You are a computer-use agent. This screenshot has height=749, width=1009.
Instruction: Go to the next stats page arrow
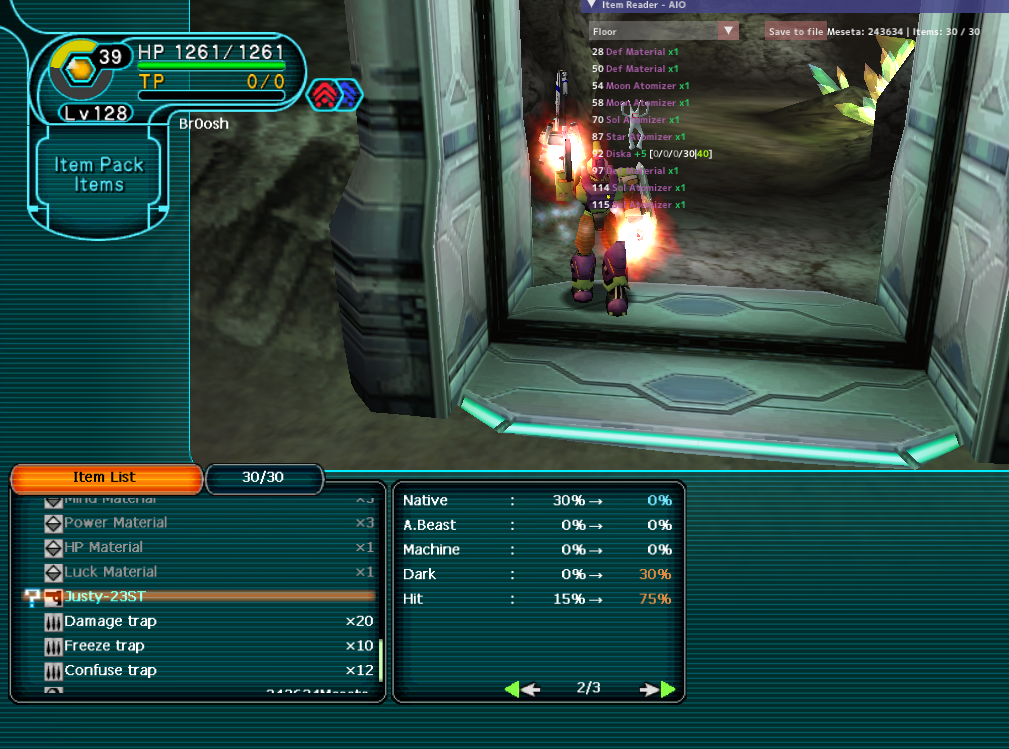click(x=658, y=689)
